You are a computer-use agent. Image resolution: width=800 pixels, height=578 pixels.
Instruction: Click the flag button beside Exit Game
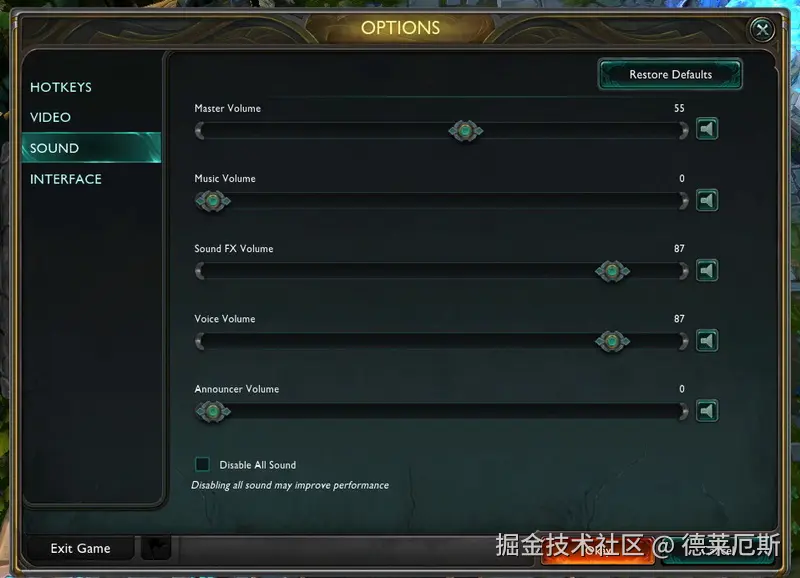[156, 548]
